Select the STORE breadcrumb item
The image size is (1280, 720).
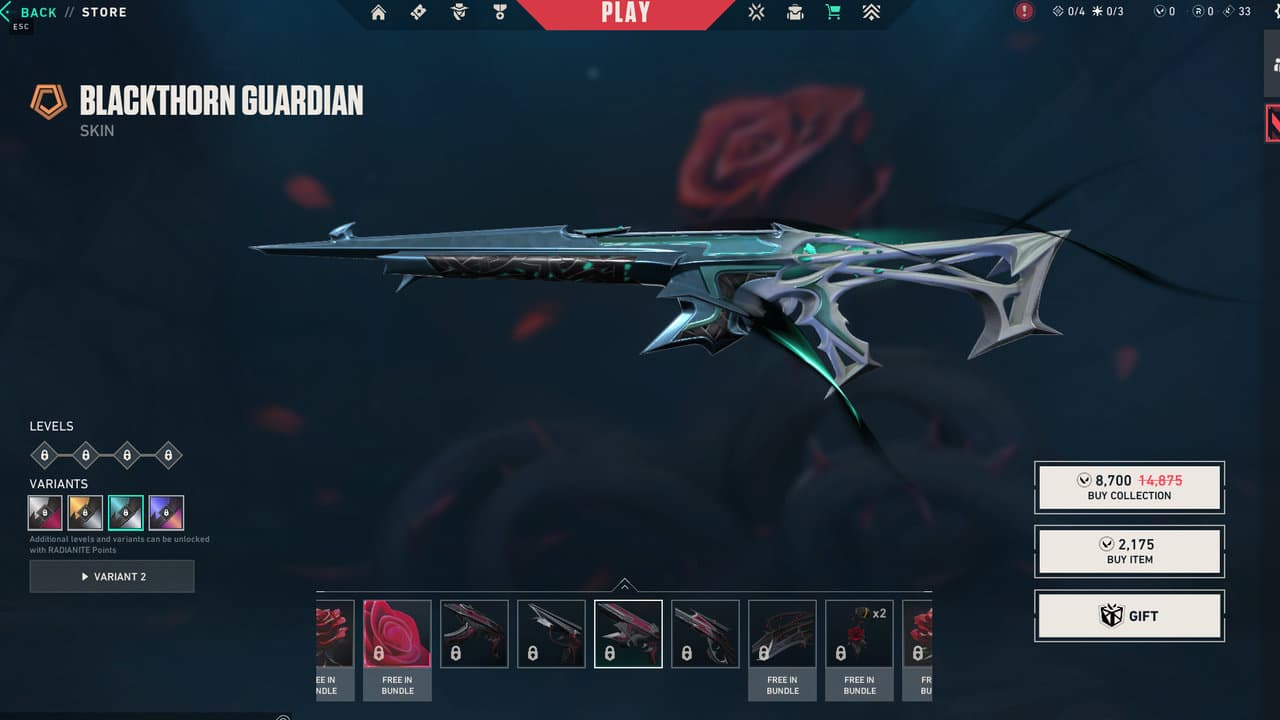click(x=104, y=11)
